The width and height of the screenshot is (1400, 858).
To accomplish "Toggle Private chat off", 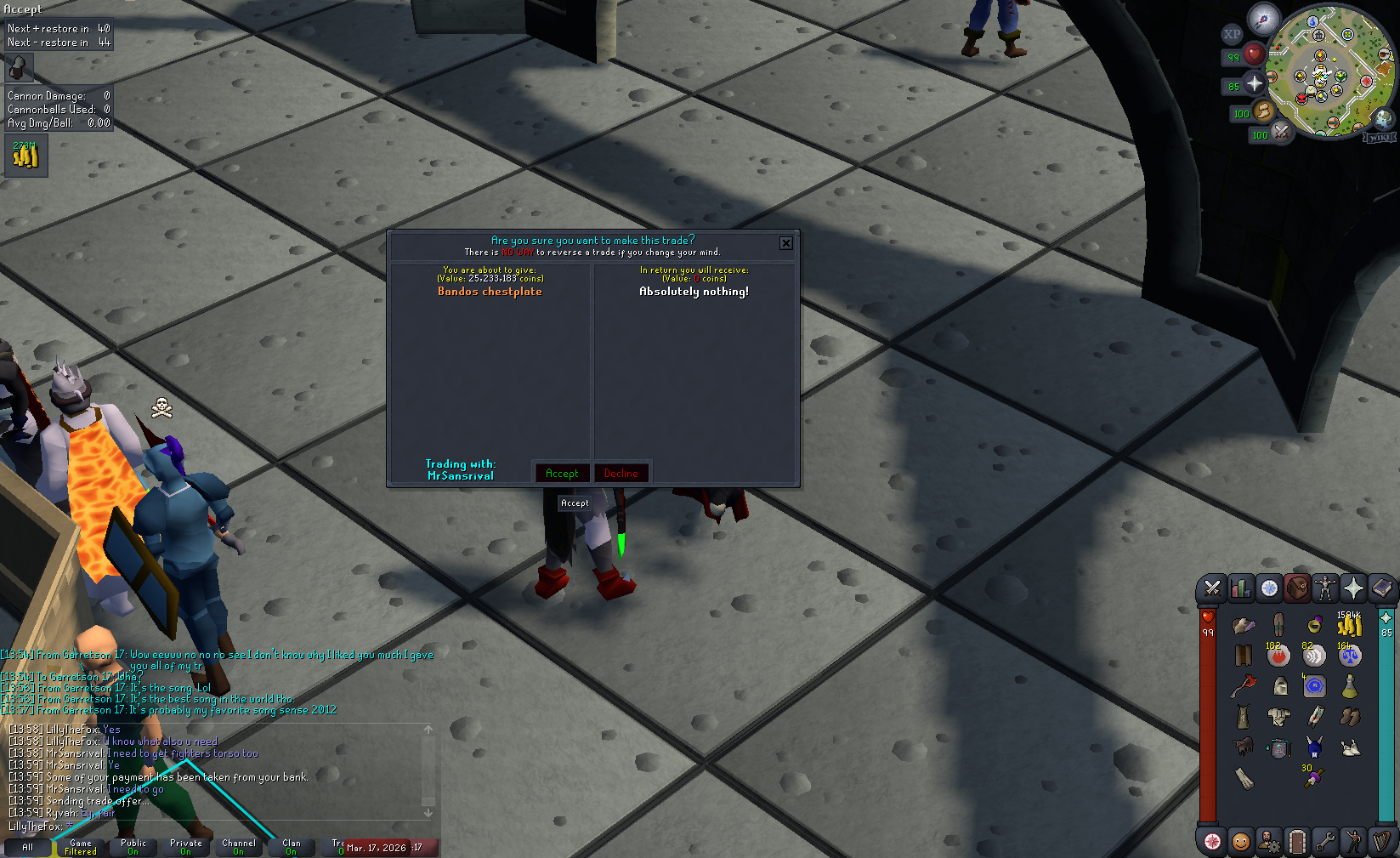I will click(x=185, y=844).
